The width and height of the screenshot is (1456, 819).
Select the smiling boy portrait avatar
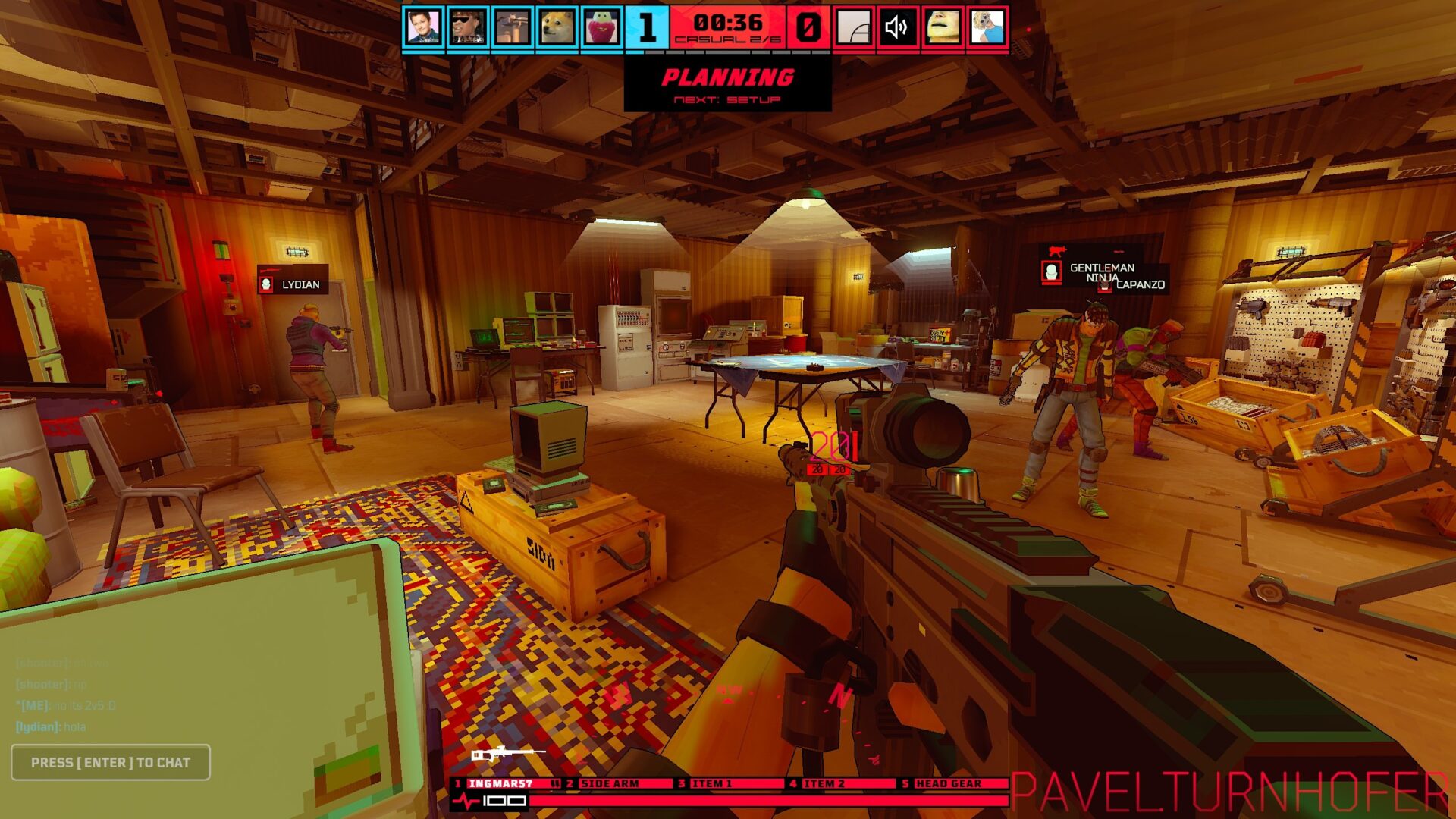point(423,28)
